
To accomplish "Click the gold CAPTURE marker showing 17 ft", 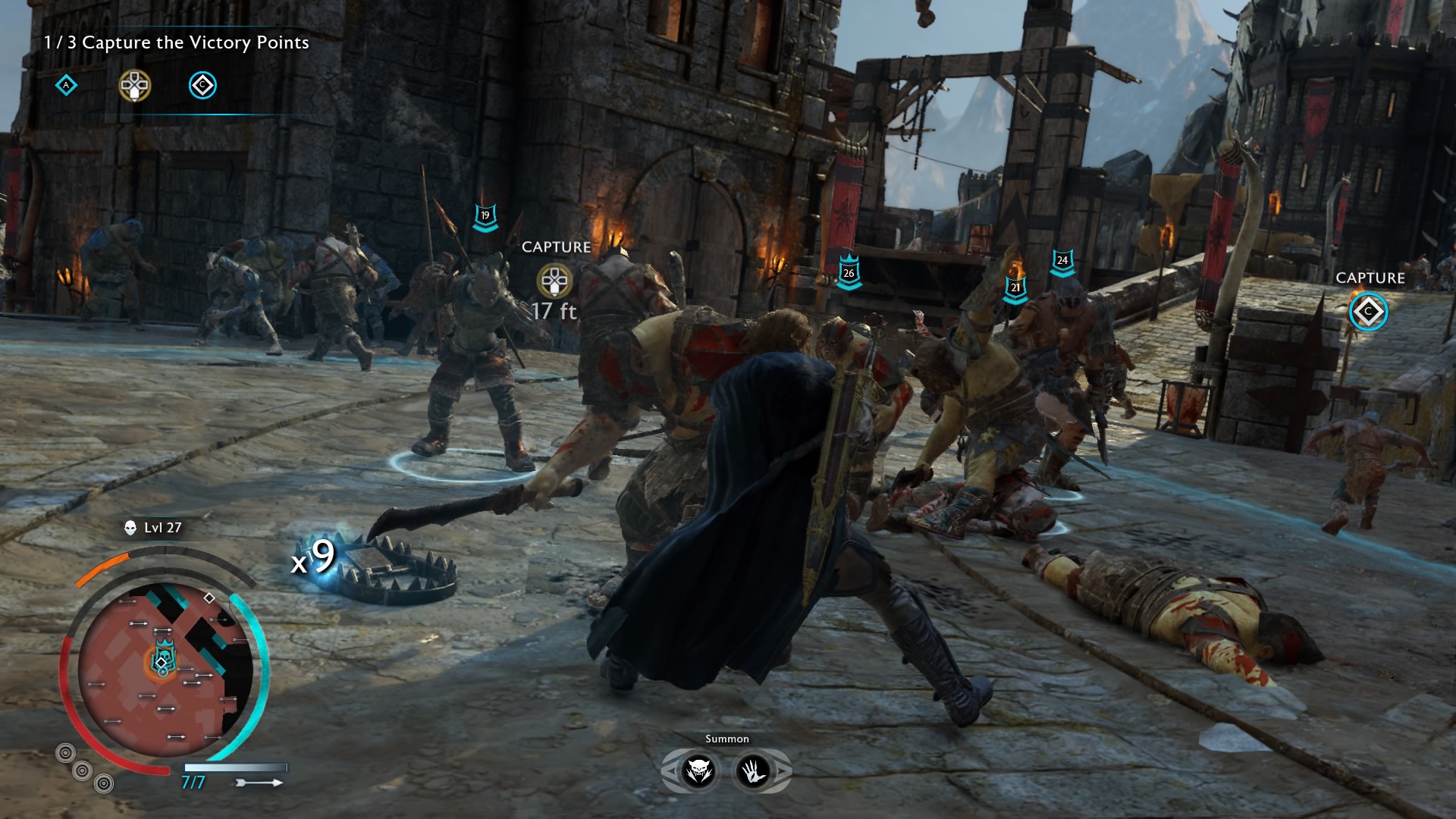I will pos(554,281).
